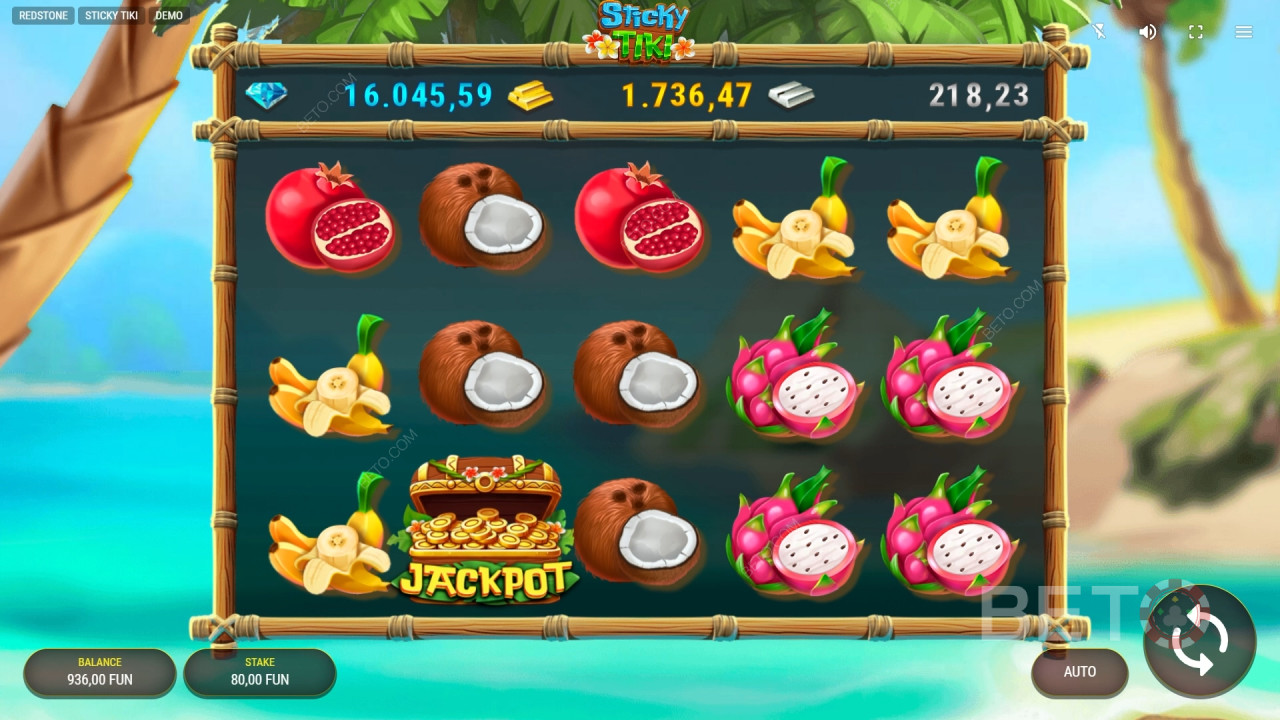Image resolution: width=1280 pixels, height=720 pixels.
Task: Open the AUTO spin options
Action: tap(1079, 672)
